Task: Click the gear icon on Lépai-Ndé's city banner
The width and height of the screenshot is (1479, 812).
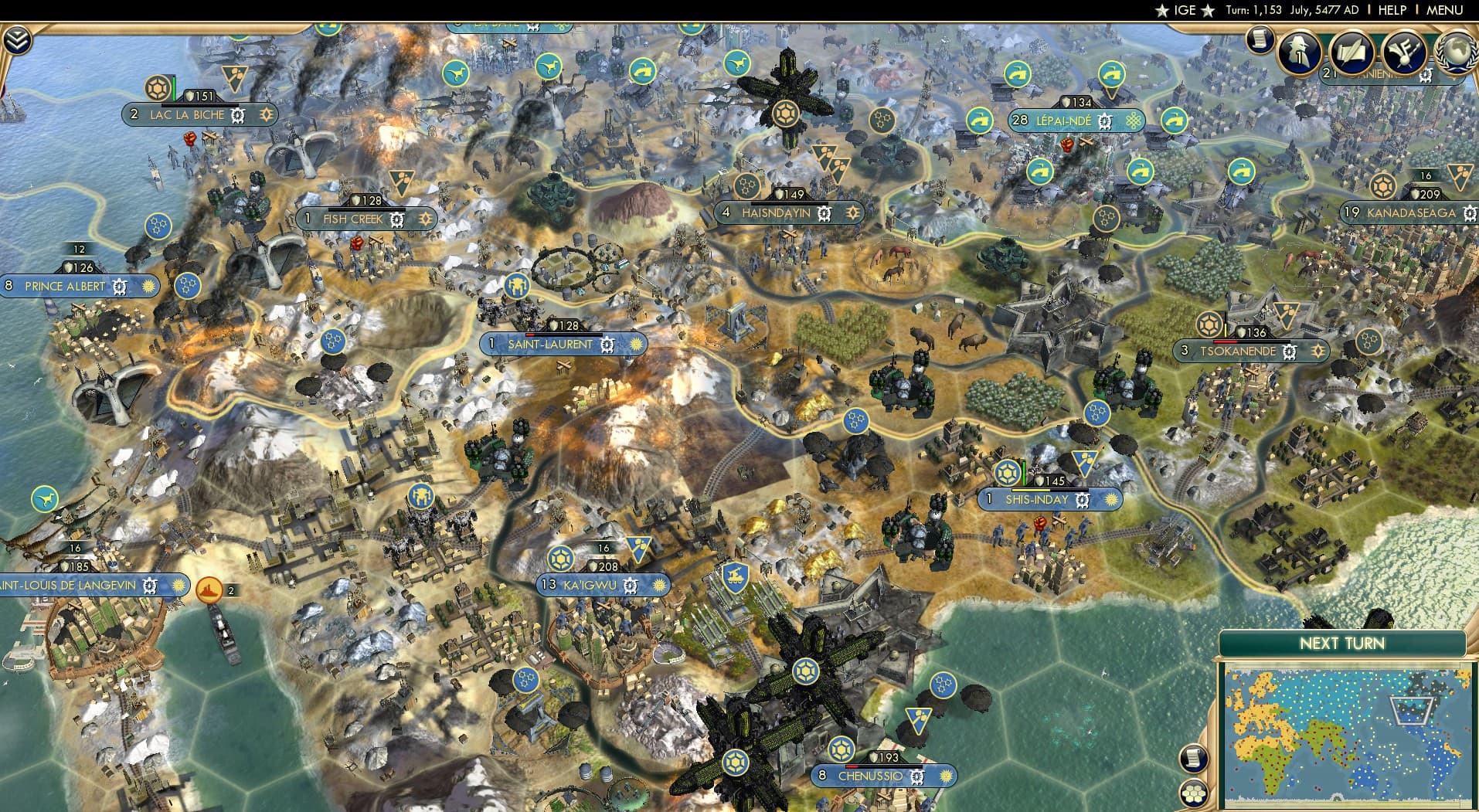Action: [x=1105, y=121]
